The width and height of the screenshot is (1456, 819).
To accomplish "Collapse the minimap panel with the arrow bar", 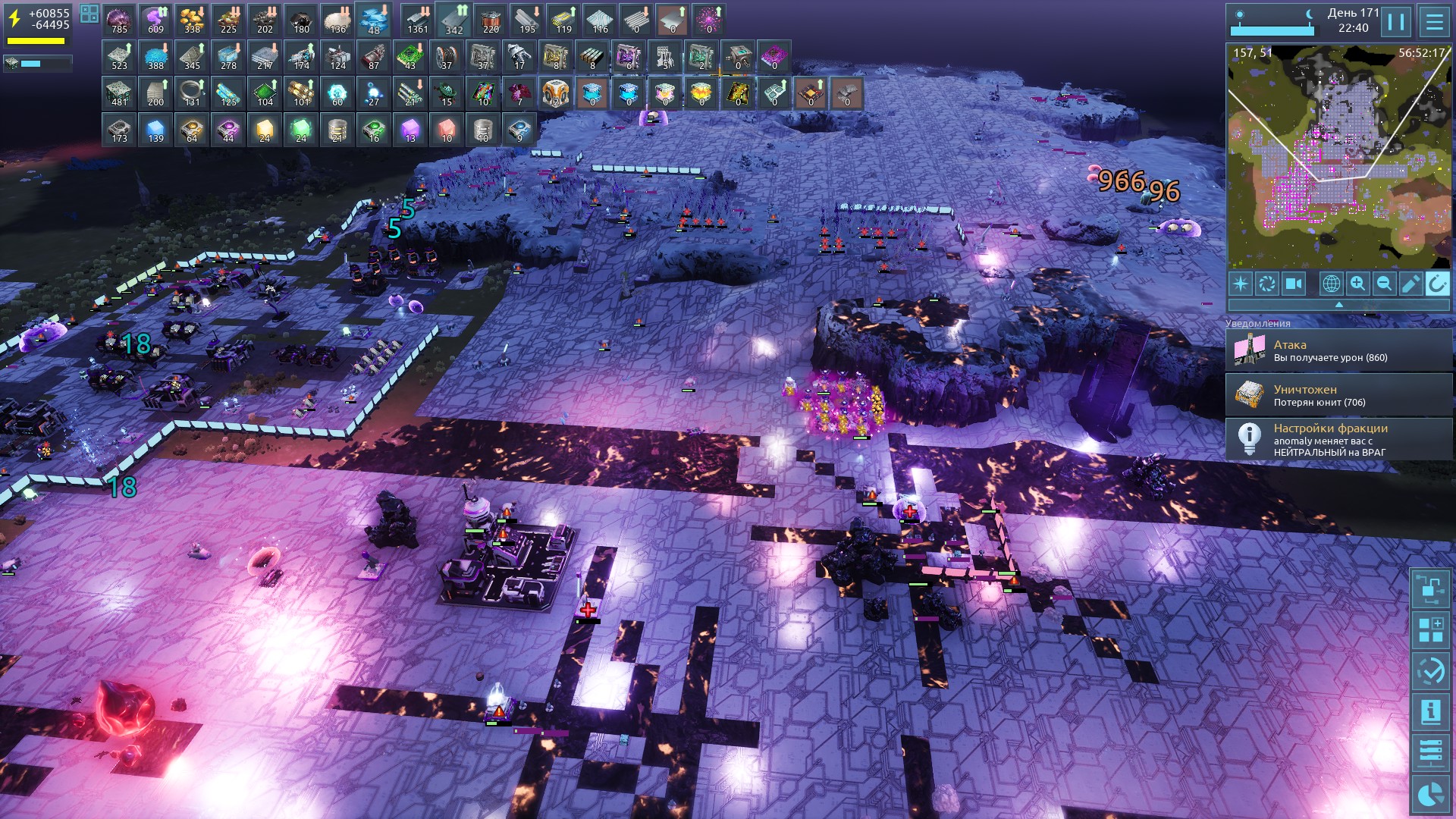I will [1338, 304].
